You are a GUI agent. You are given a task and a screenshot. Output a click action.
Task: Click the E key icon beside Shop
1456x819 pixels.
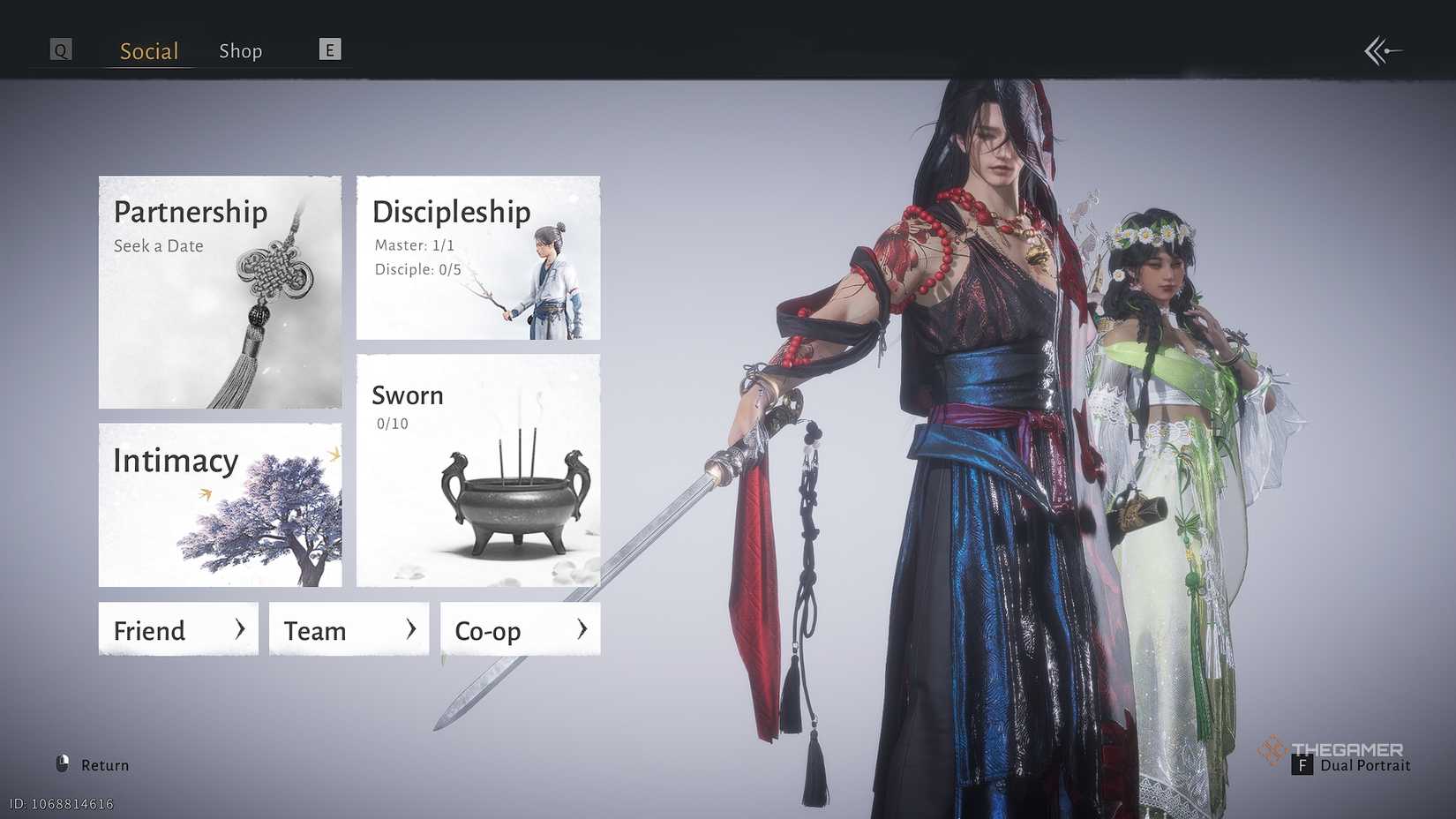(x=329, y=49)
